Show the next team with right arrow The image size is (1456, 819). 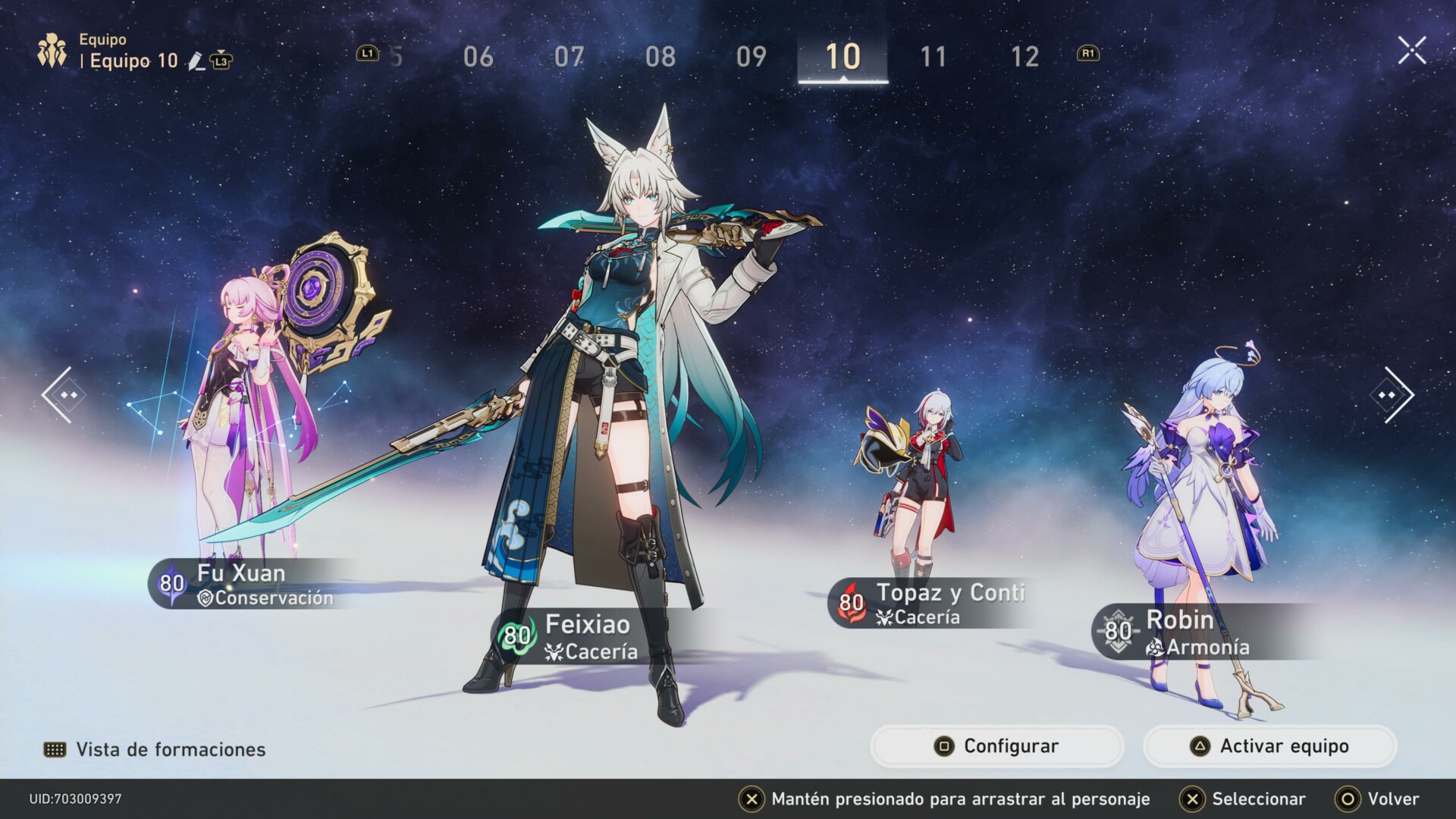[x=1393, y=394]
